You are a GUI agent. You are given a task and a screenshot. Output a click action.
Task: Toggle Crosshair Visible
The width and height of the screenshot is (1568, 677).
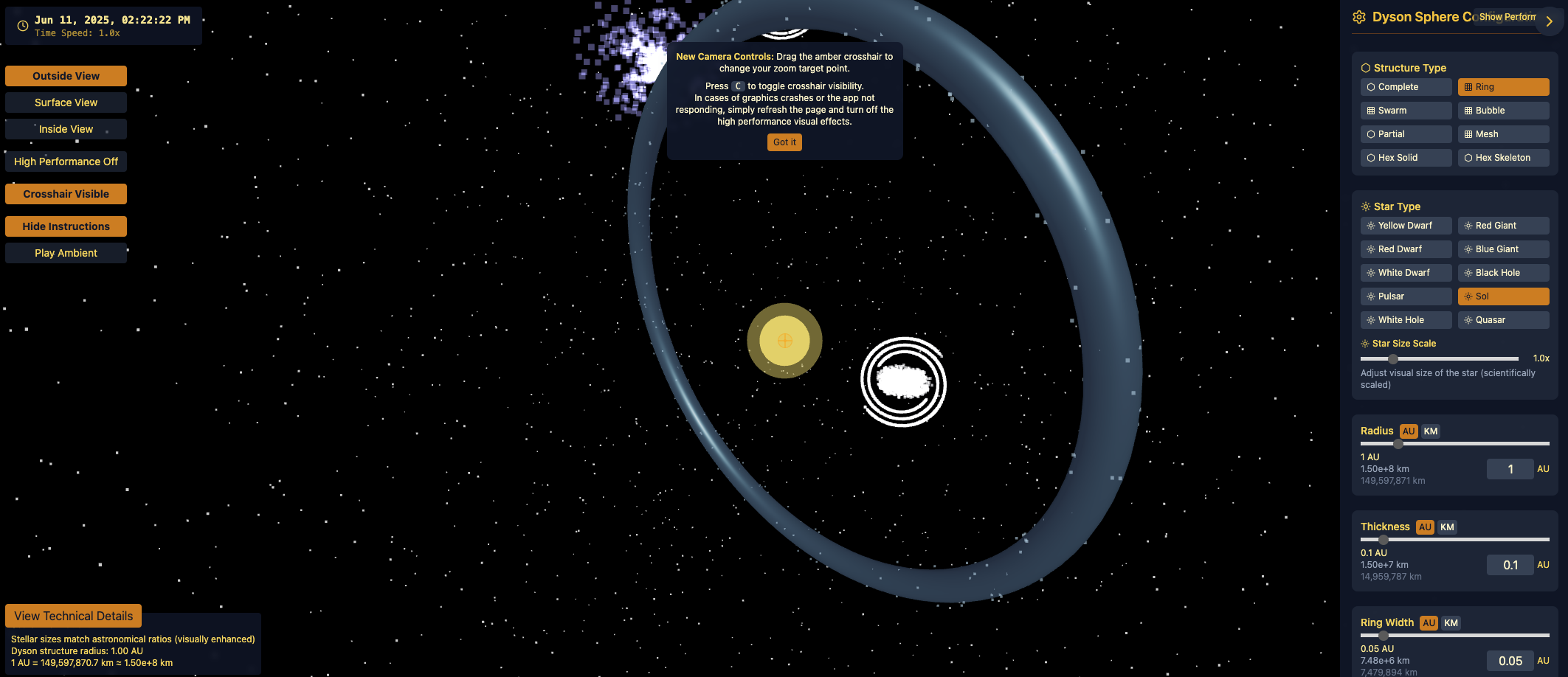coord(66,193)
